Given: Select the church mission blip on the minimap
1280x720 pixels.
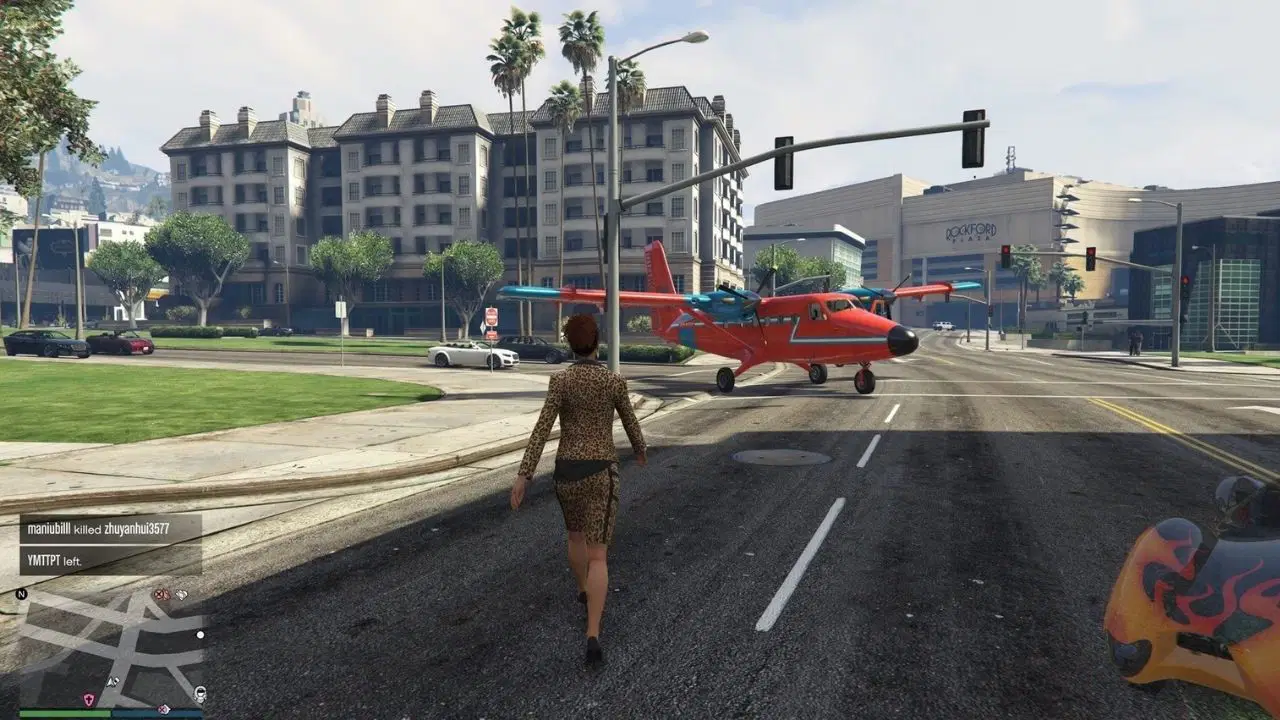Looking at the screenshot, I should pyautogui.click(x=88, y=699).
